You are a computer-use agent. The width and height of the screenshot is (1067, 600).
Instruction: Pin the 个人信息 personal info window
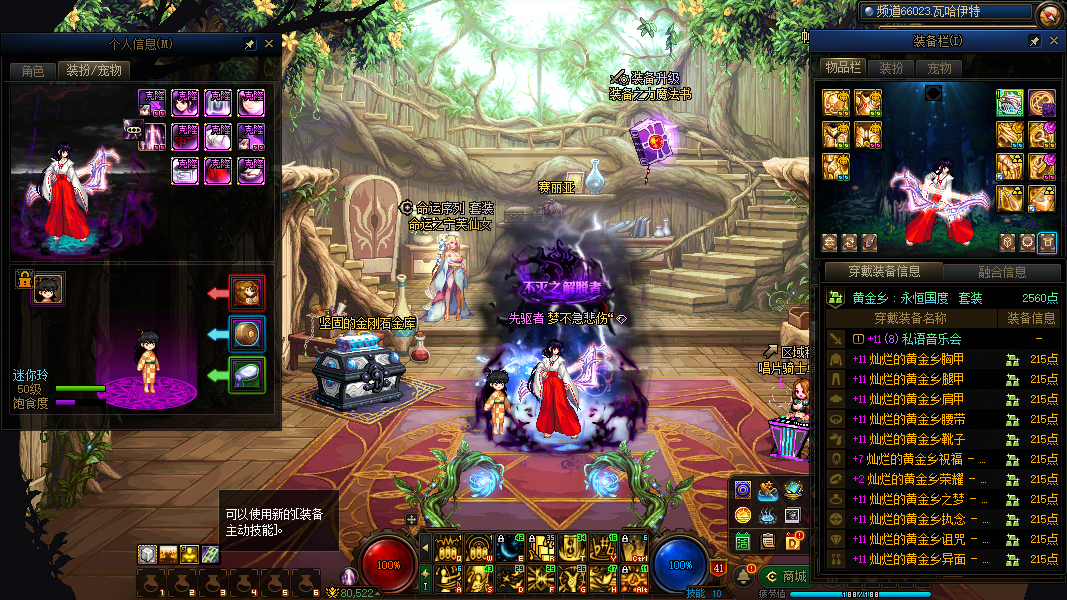250,44
